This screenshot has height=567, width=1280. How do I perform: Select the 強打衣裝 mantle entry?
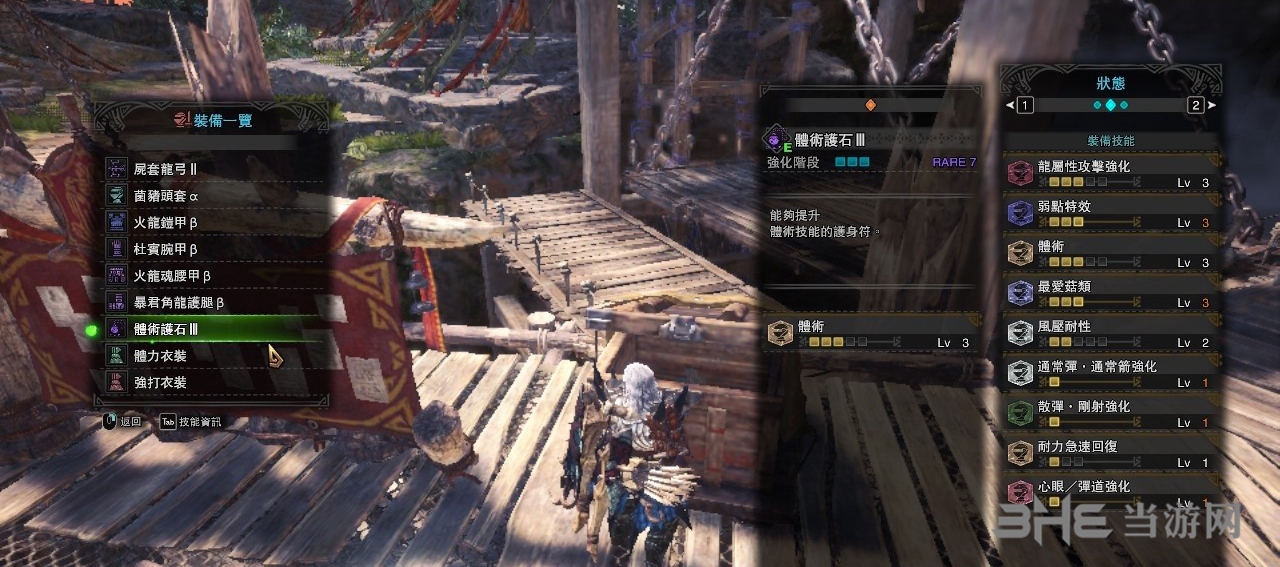215,382
